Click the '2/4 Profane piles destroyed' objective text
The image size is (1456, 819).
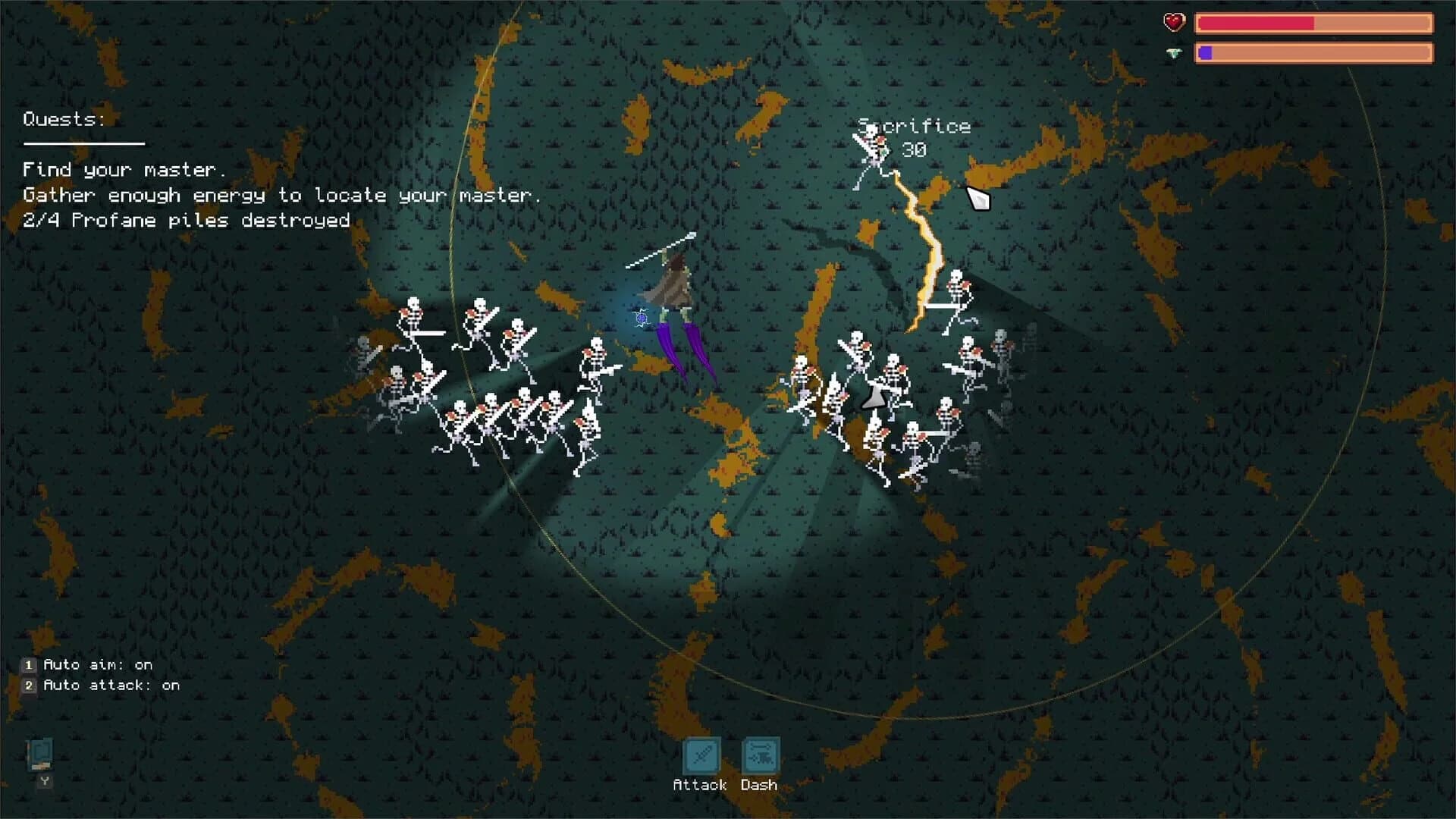click(186, 221)
